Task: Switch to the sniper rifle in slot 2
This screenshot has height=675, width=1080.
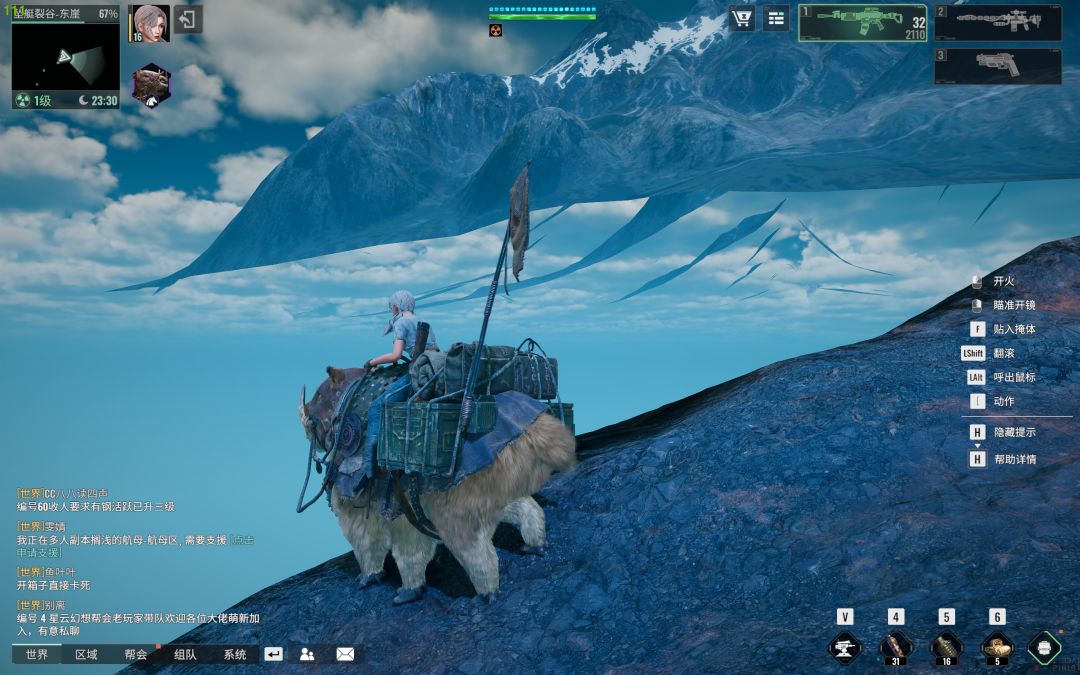Action: click(x=998, y=22)
